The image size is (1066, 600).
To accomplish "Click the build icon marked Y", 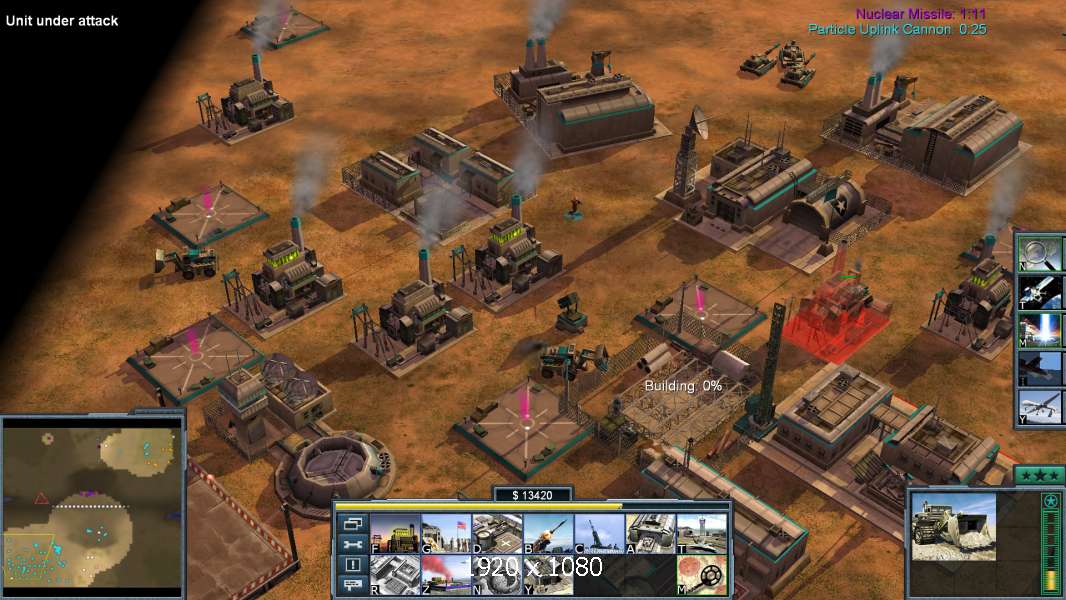I will 548,575.
